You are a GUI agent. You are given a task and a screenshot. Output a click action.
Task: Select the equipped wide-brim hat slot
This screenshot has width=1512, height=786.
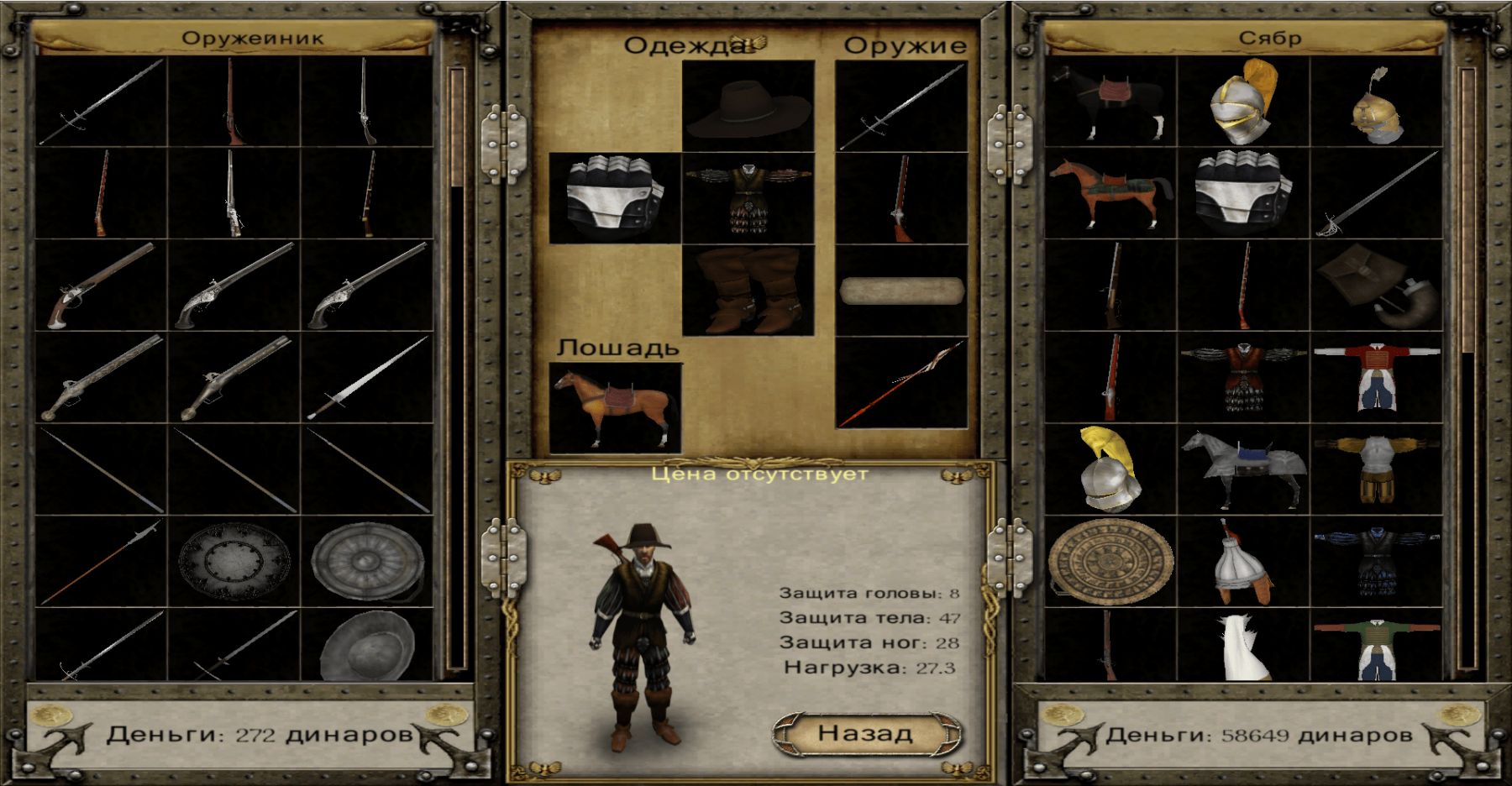coord(748,107)
